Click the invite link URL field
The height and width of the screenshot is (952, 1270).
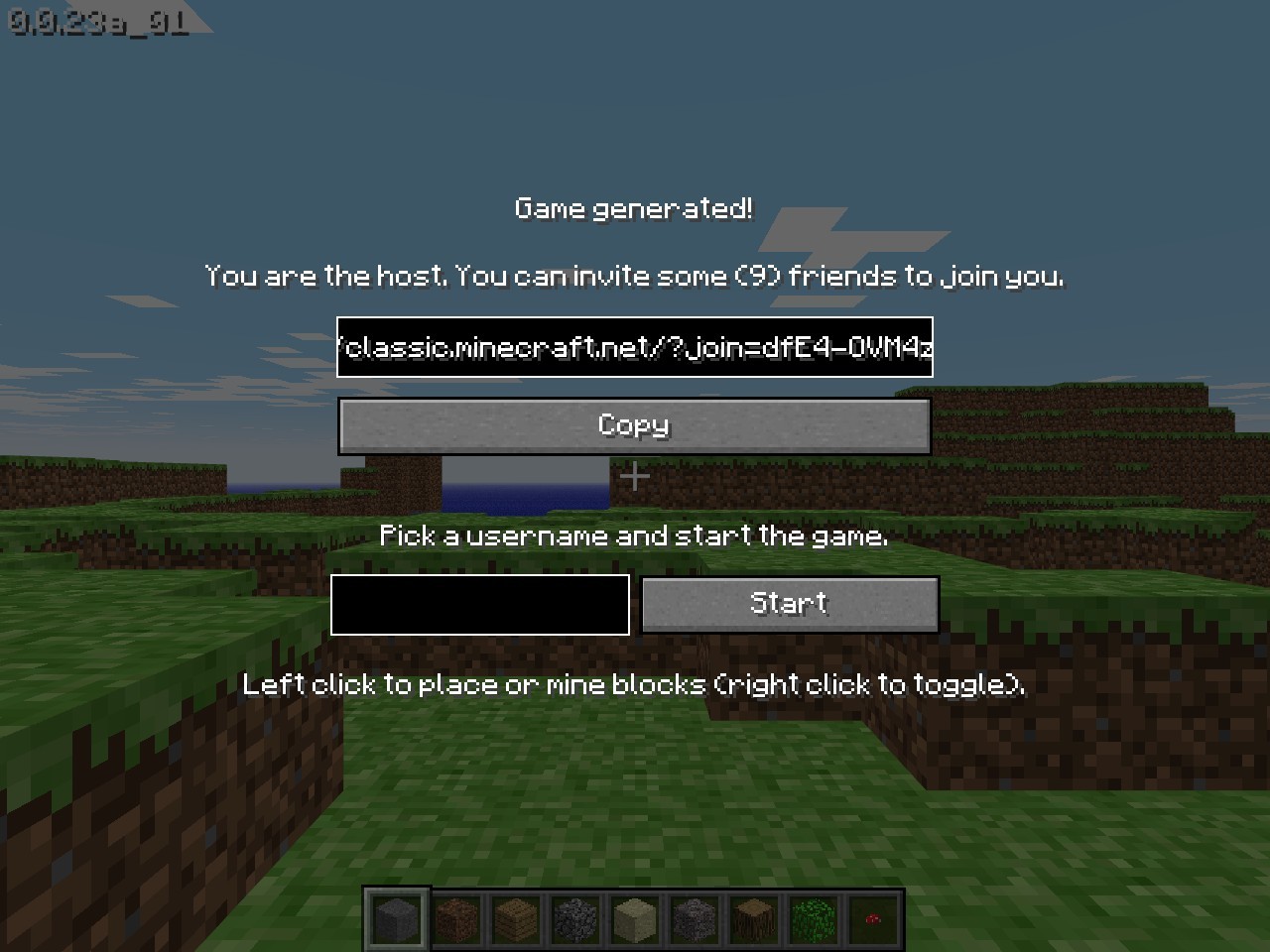[634, 347]
